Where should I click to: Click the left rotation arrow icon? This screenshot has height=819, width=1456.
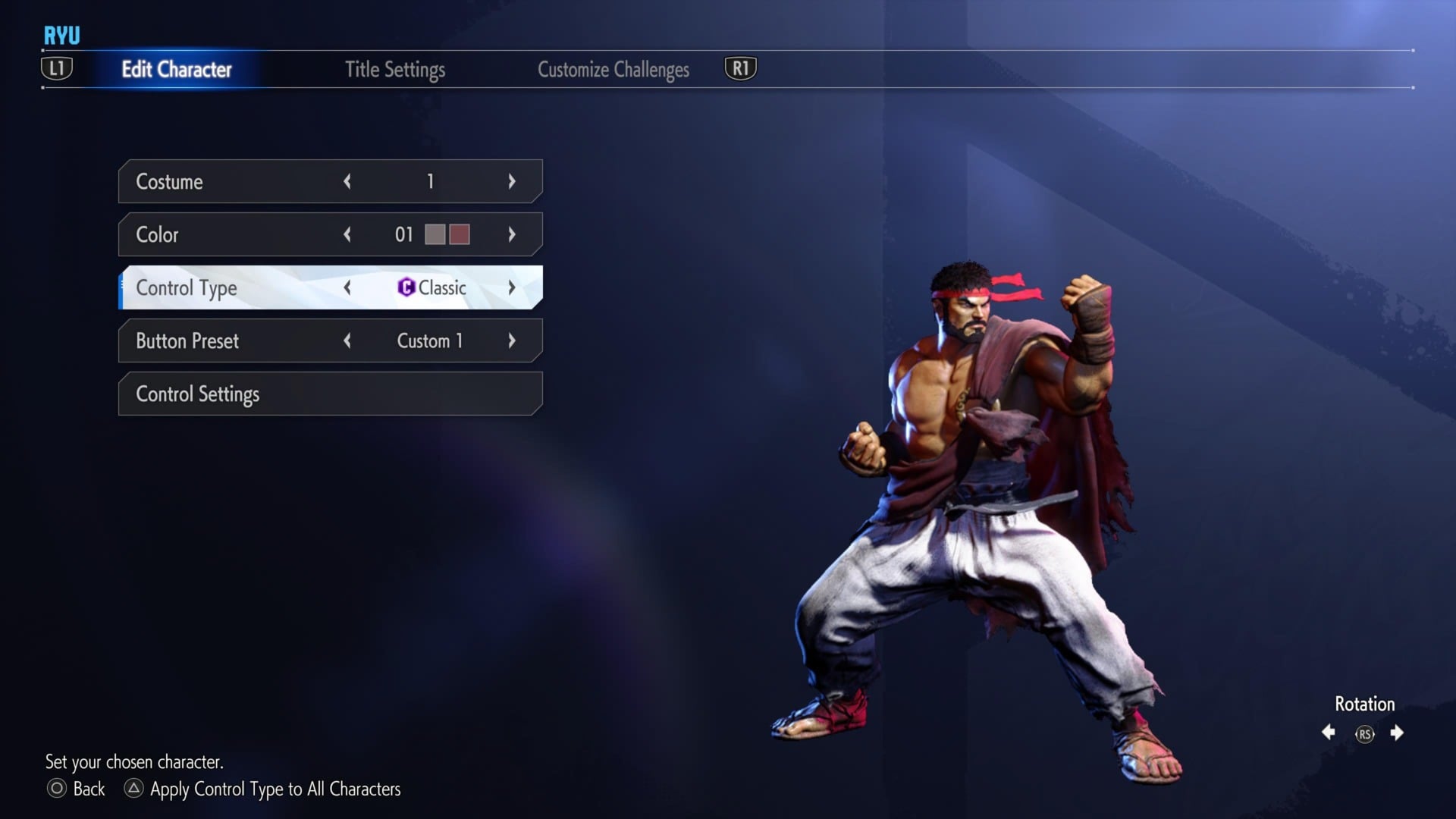1329,733
